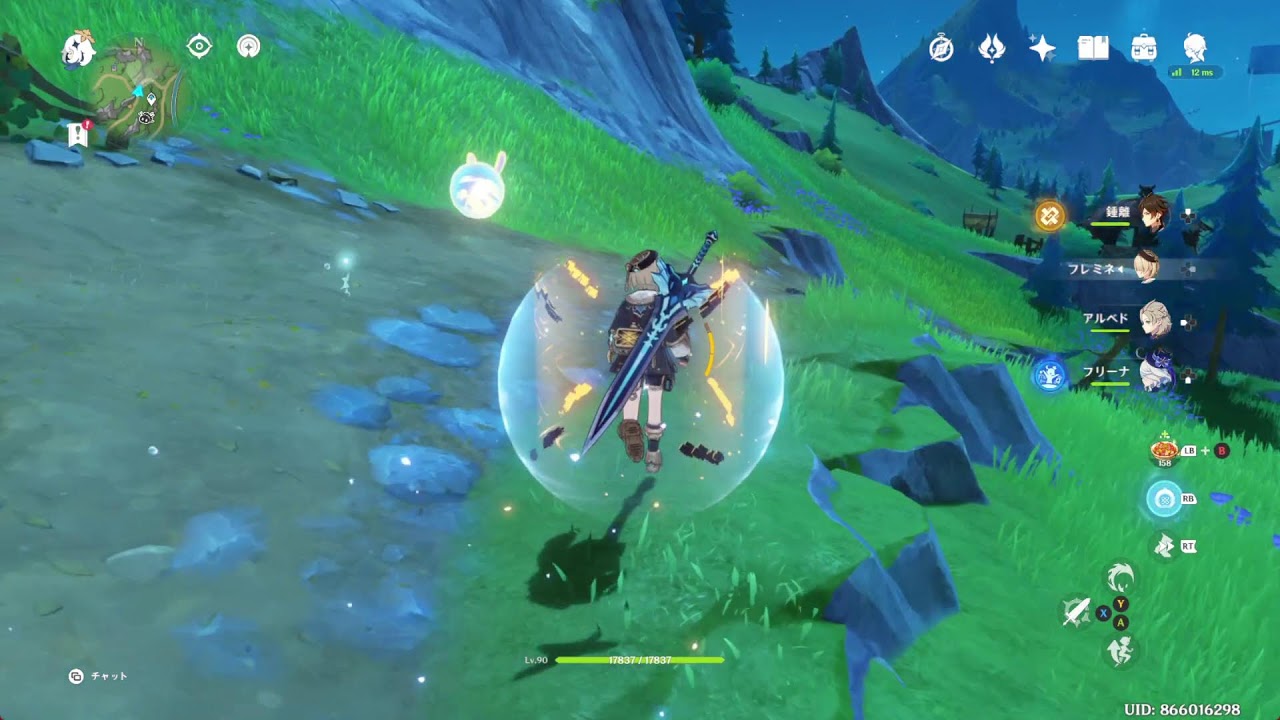Activate Elemental Sight eye icon

199,46
